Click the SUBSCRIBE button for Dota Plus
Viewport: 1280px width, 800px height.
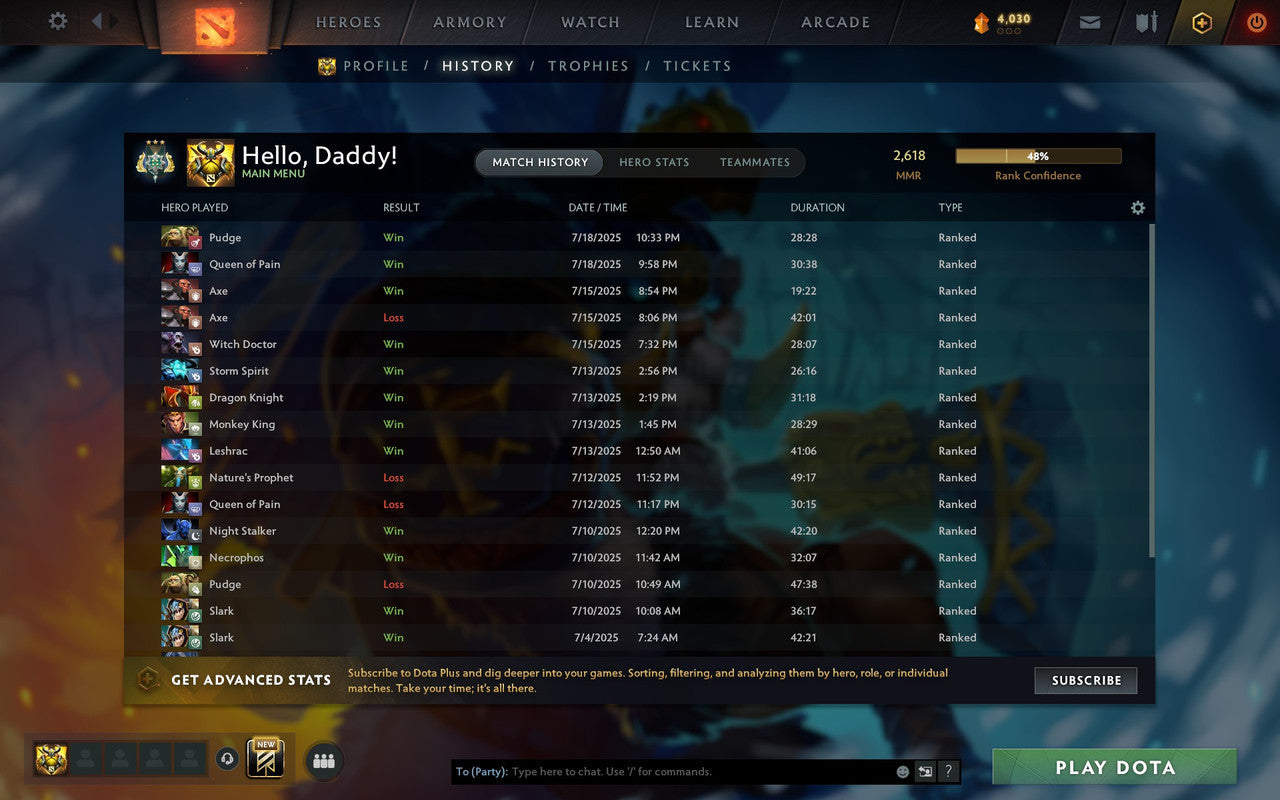coord(1086,680)
